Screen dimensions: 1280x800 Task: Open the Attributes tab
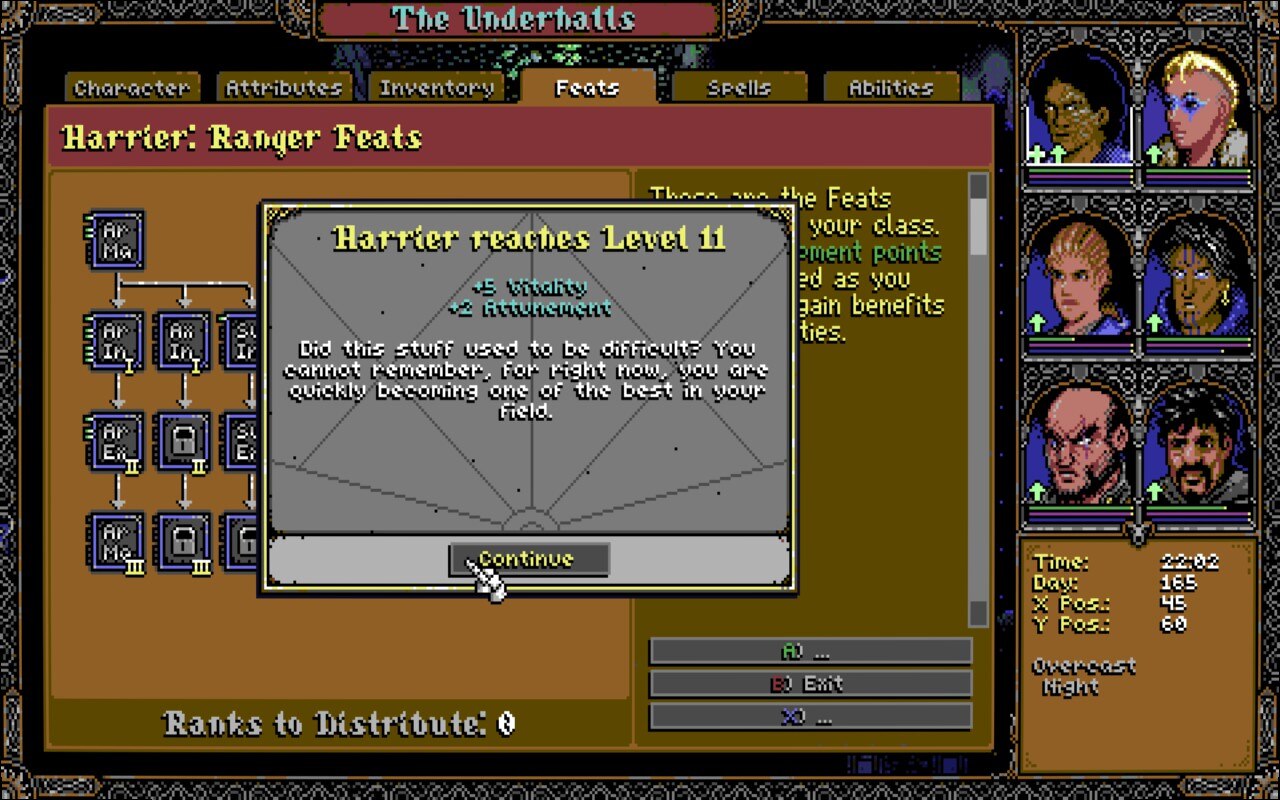pos(284,87)
